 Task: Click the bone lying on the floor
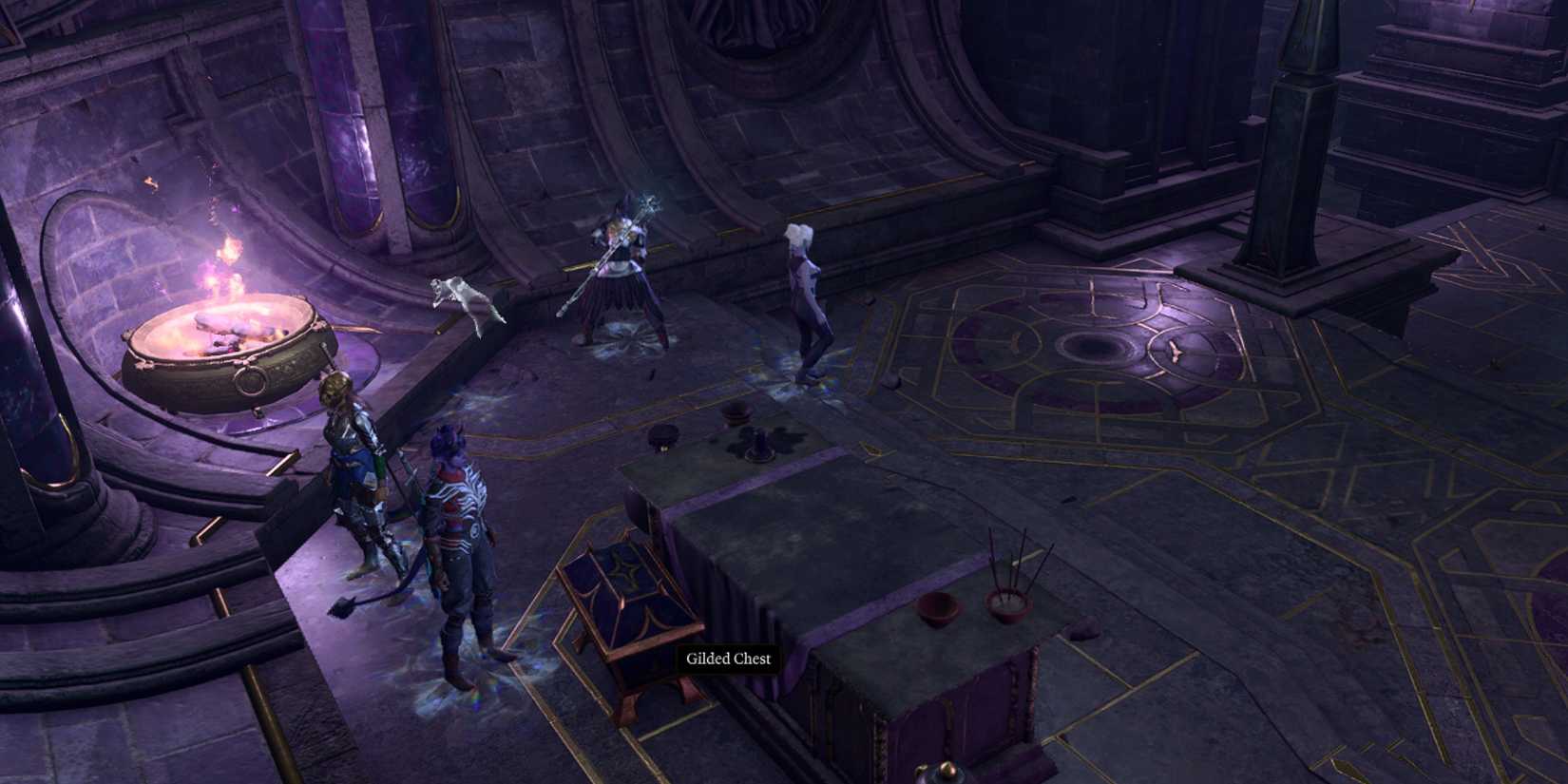click(x=1176, y=351)
